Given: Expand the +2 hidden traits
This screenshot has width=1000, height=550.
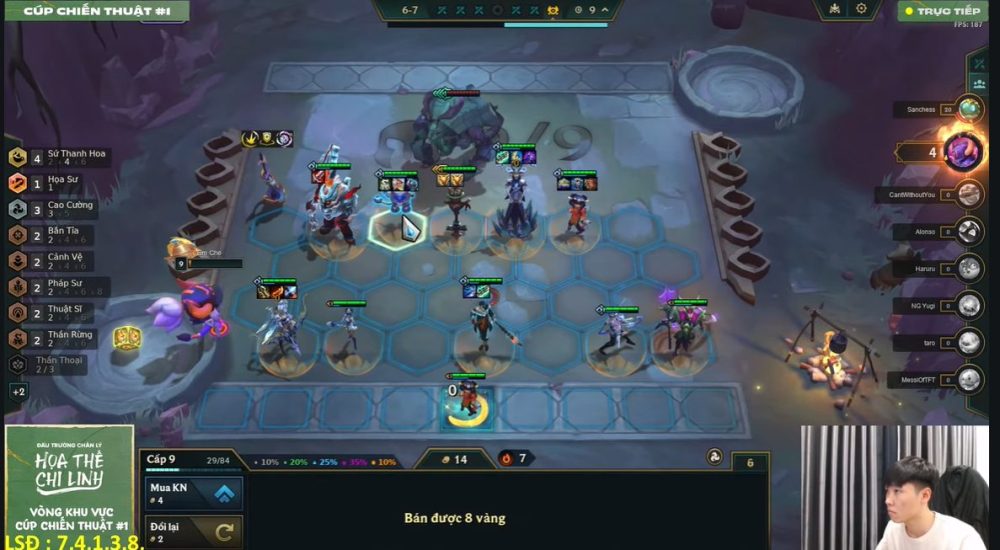Looking at the screenshot, I should point(18,391).
